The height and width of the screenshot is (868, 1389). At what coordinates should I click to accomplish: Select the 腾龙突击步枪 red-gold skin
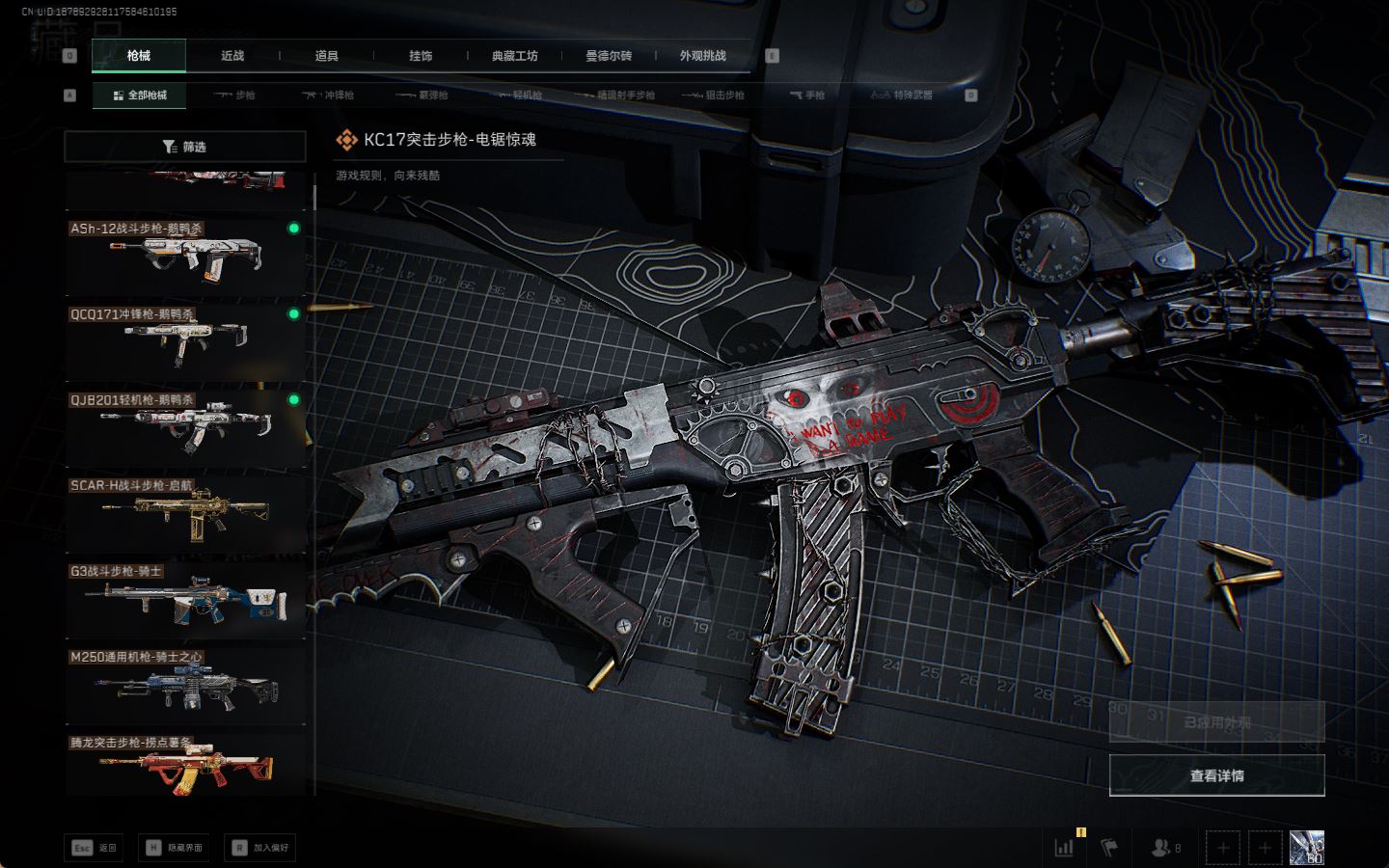(x=185, y=768)
